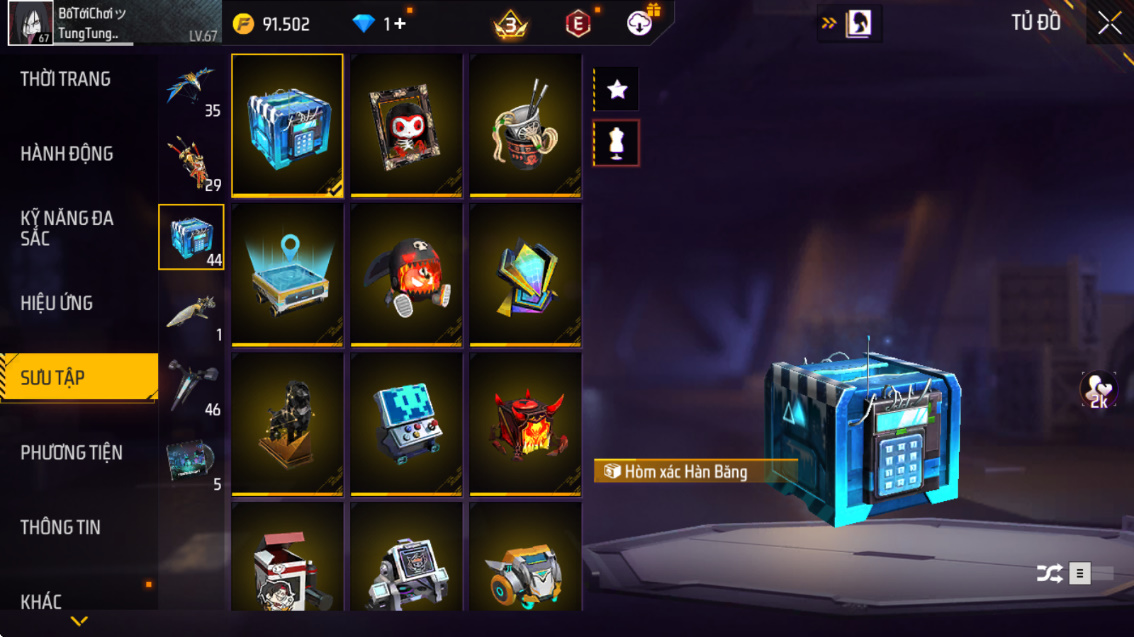Choose the PHƯƠNG TIỆN tab
The image size is (1134, 637).
(x=71, y=453)
